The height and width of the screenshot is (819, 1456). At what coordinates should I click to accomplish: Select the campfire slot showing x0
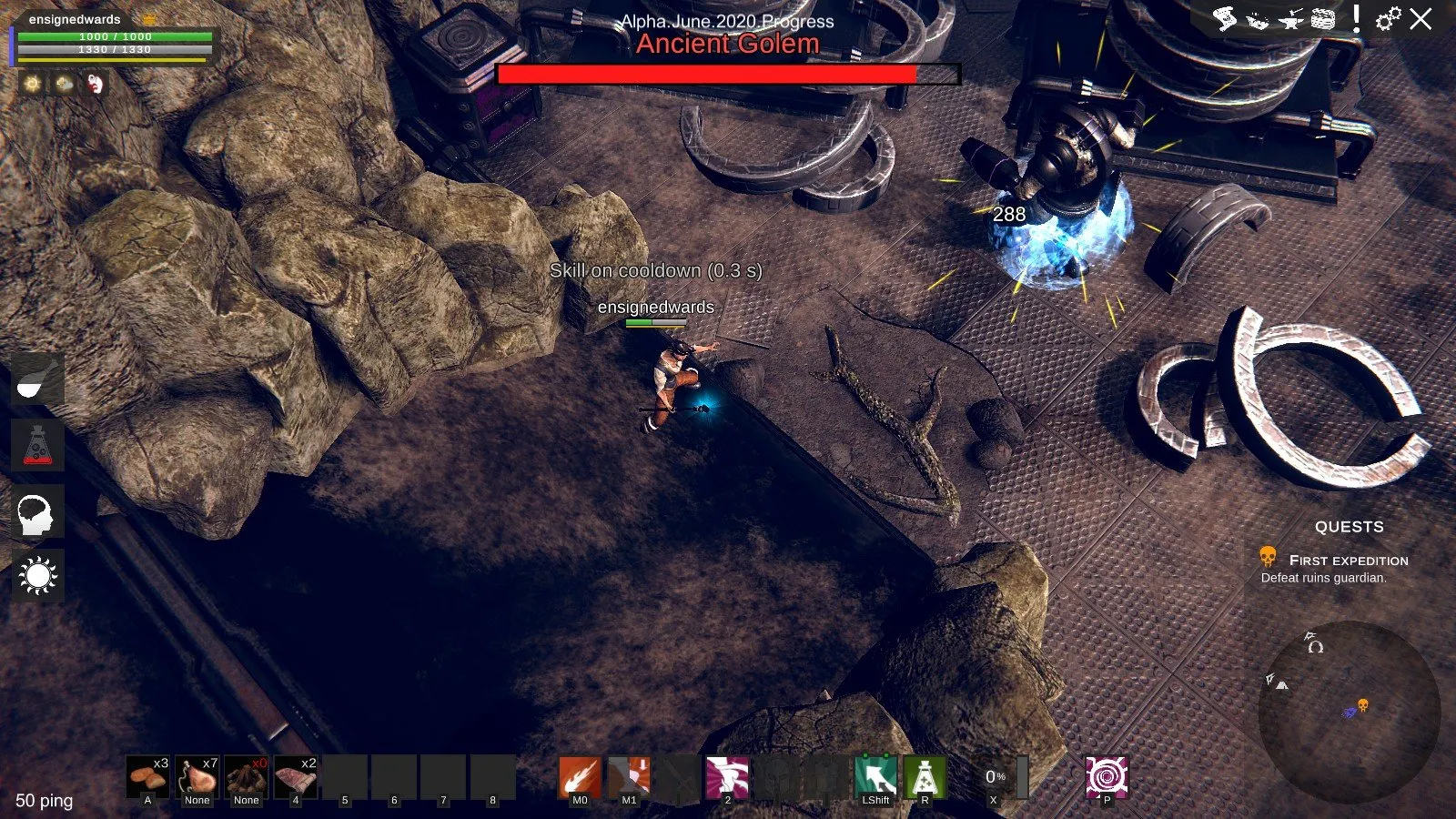(x=247, y=777)
